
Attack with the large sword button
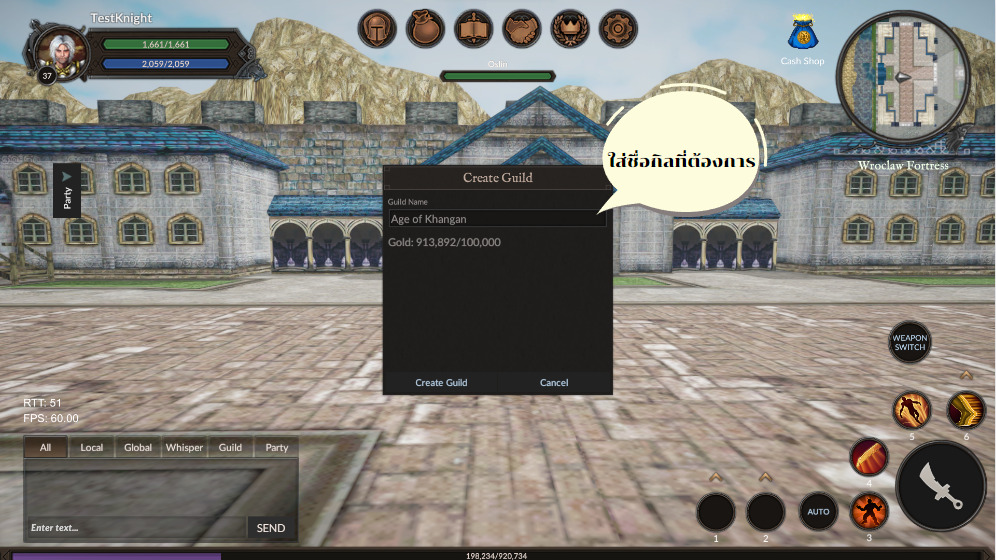pos(941,486)
